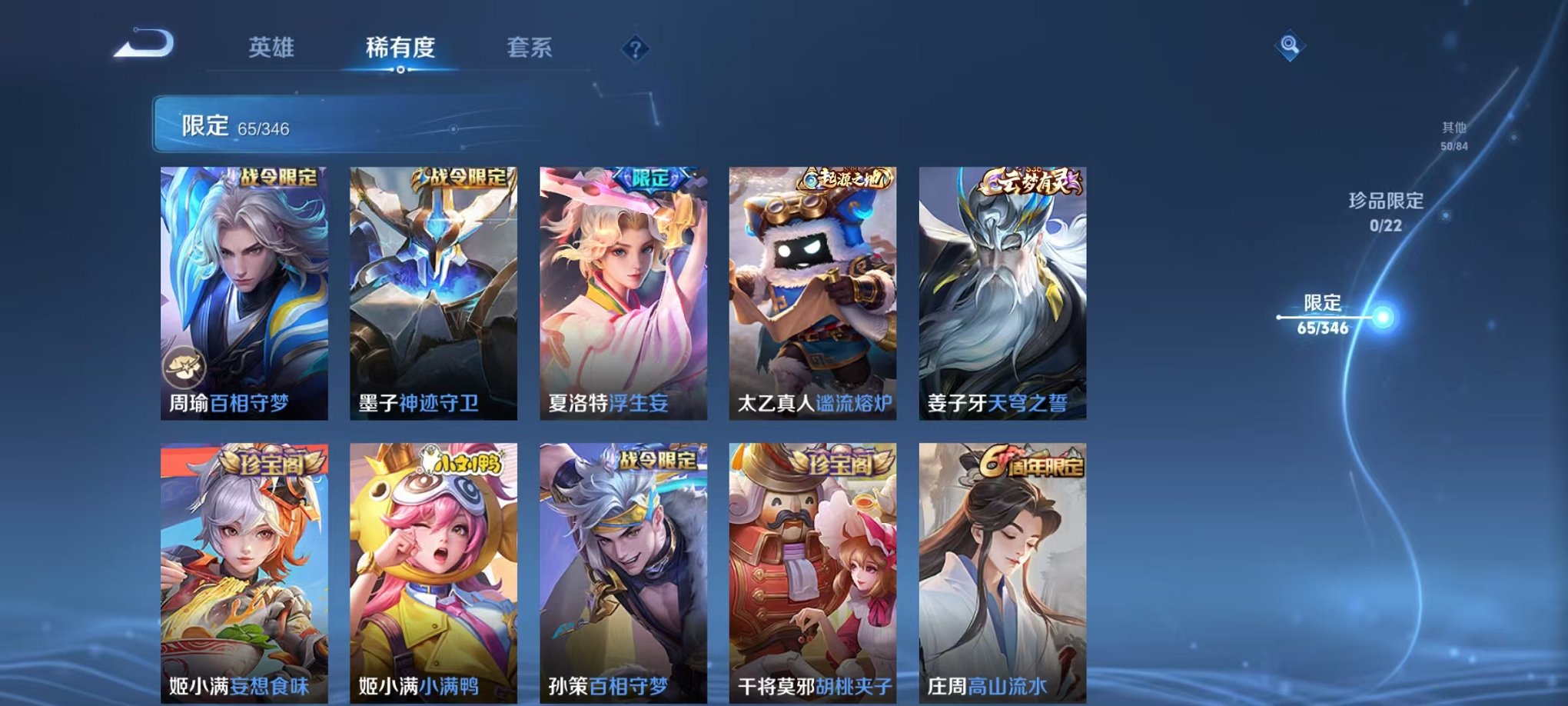Open the 夏洛特浮生妄 skin card
This screenshot has width=1568, height=706.
[x=623, y=292]
